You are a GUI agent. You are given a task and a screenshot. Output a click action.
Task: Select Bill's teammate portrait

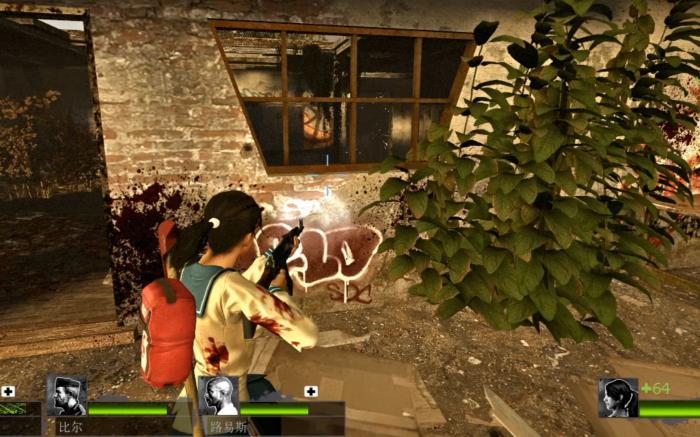(x=67, y=396)
